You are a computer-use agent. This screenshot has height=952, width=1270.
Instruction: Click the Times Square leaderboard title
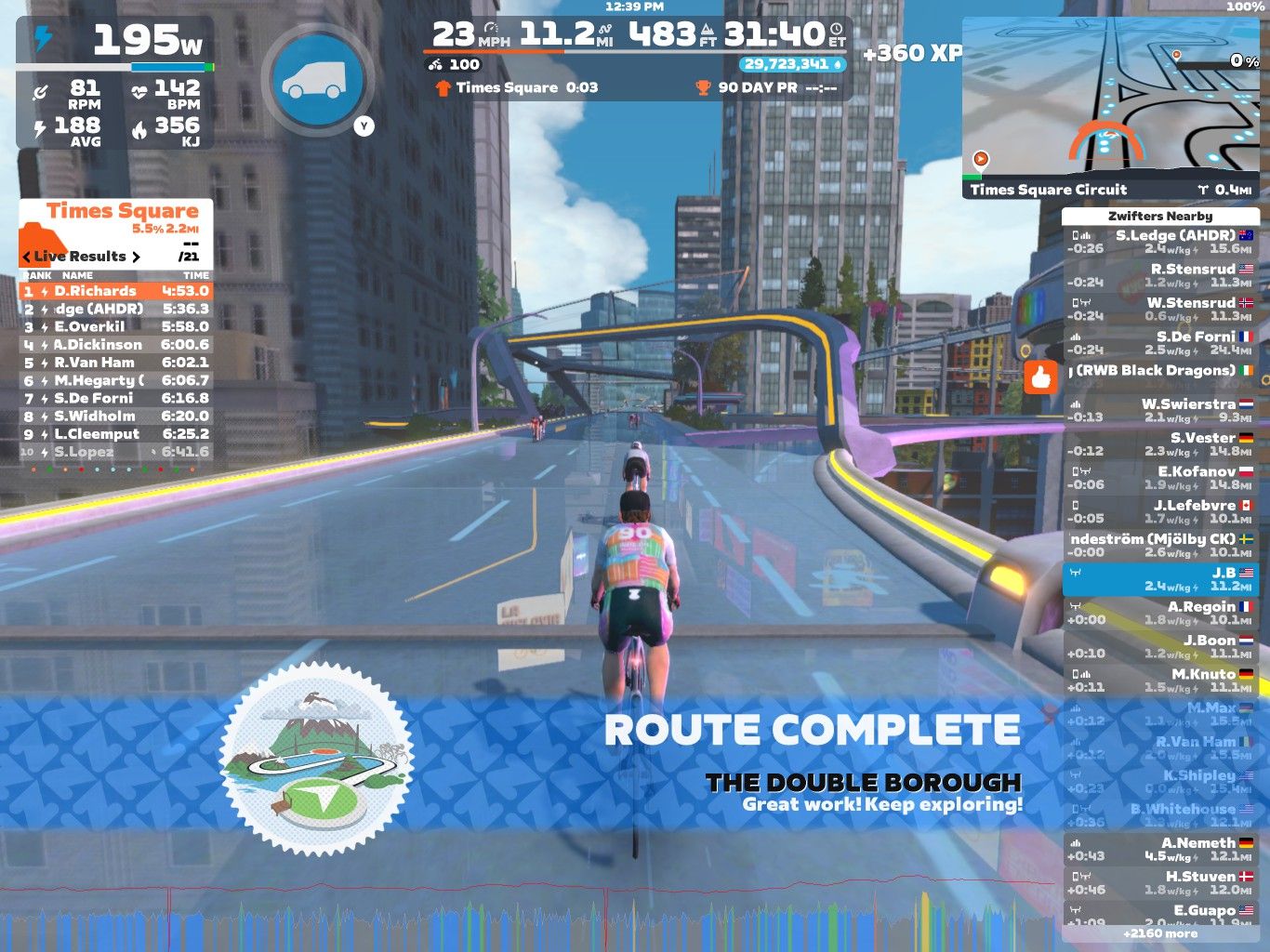pyautogui.click(x=123, y=211)
